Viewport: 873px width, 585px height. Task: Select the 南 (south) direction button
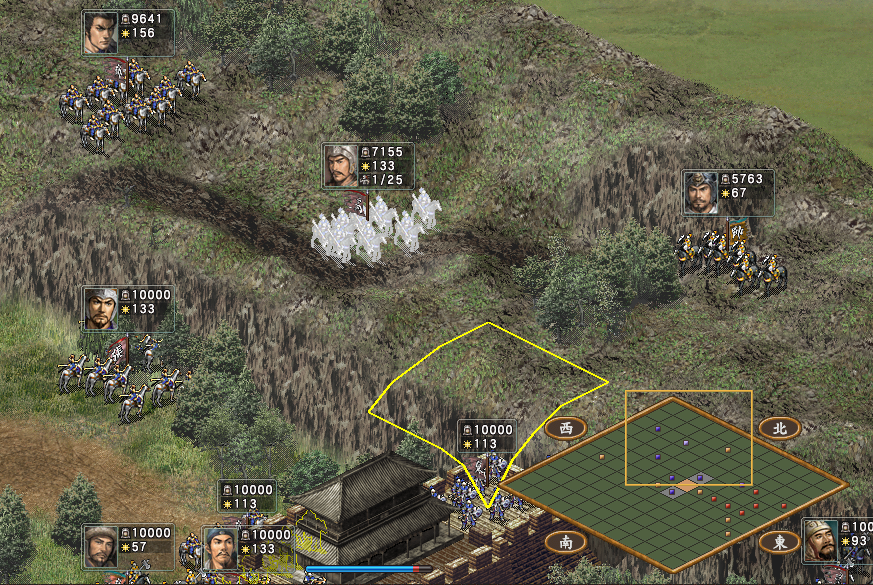click(566, 542)
